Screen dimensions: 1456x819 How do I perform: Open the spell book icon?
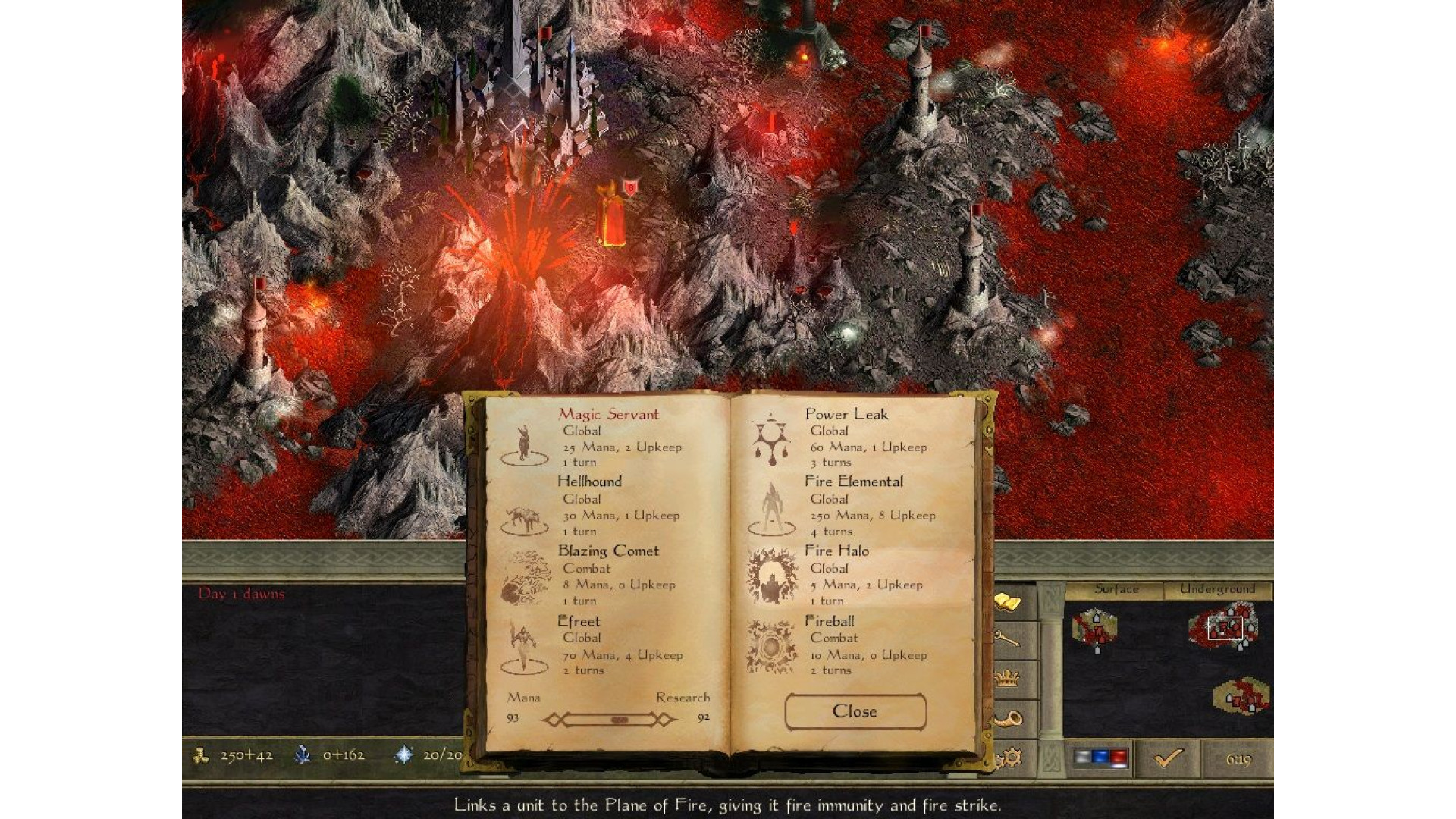[1008, 603]
